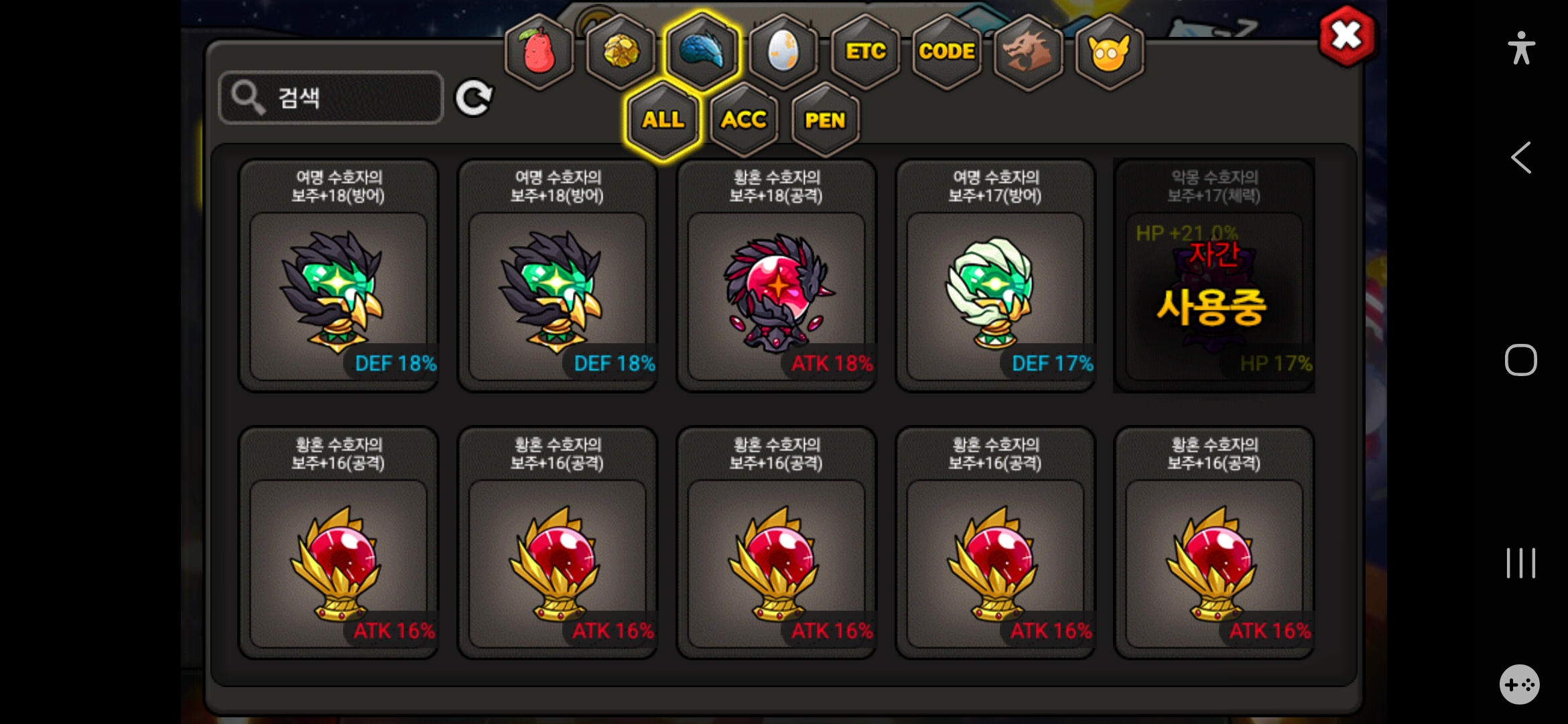Switch to the egg category tab
The height and width of the screenshot is (724, 1568).
click(x=783, y=52)
